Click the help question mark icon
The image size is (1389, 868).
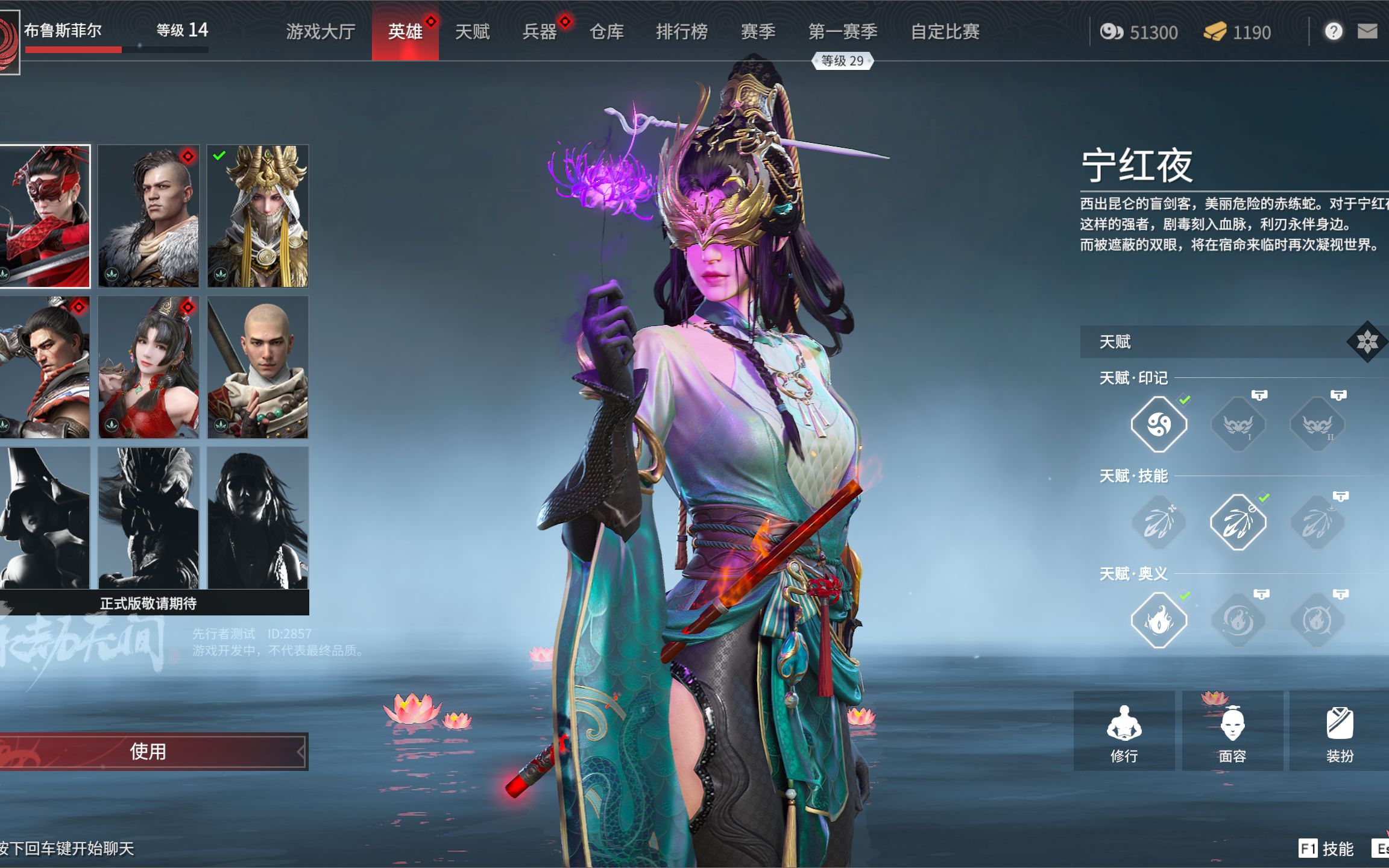1334,31
